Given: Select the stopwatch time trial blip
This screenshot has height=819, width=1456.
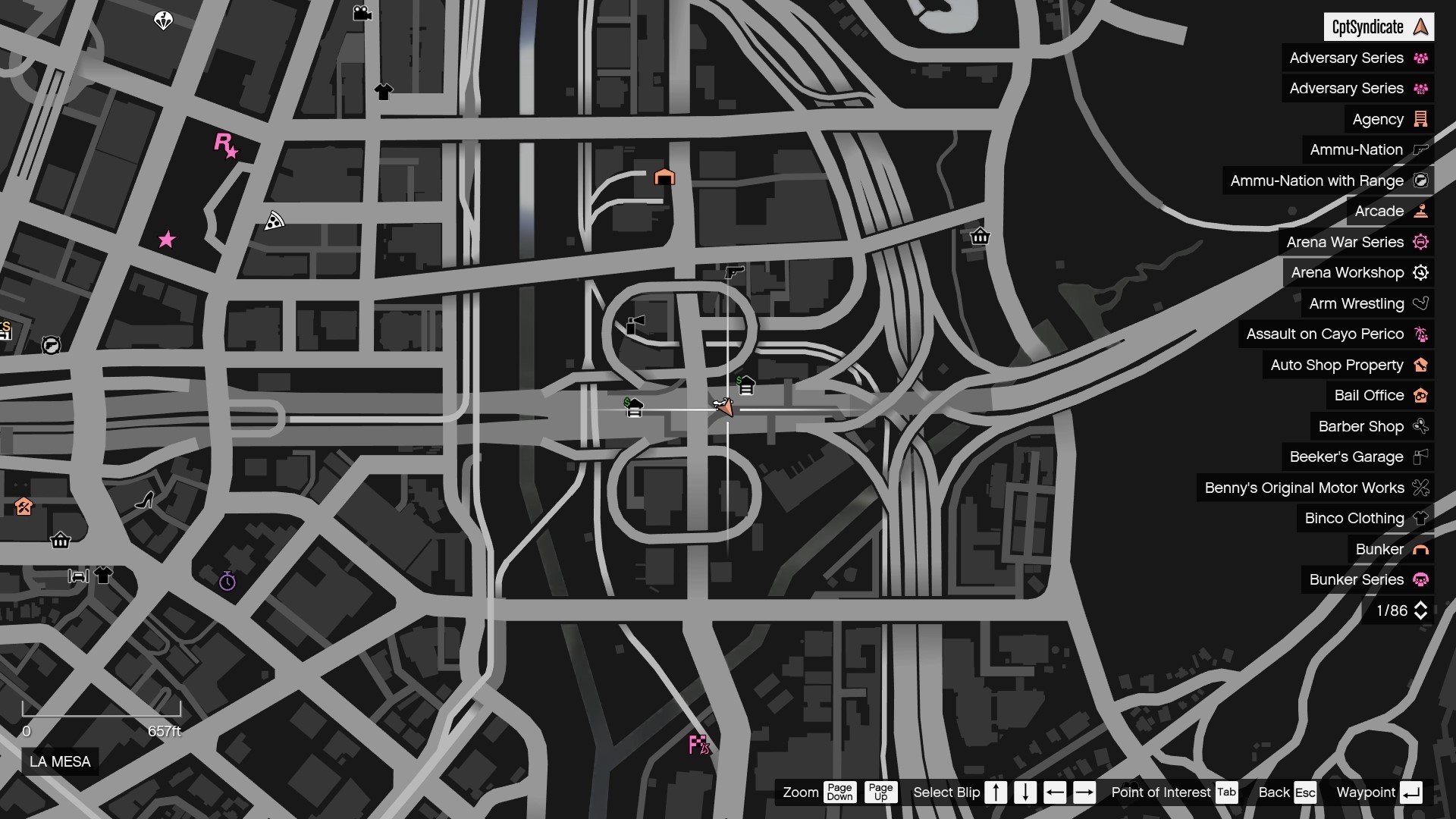Looking at the screenshot, I should pos(226,582).
